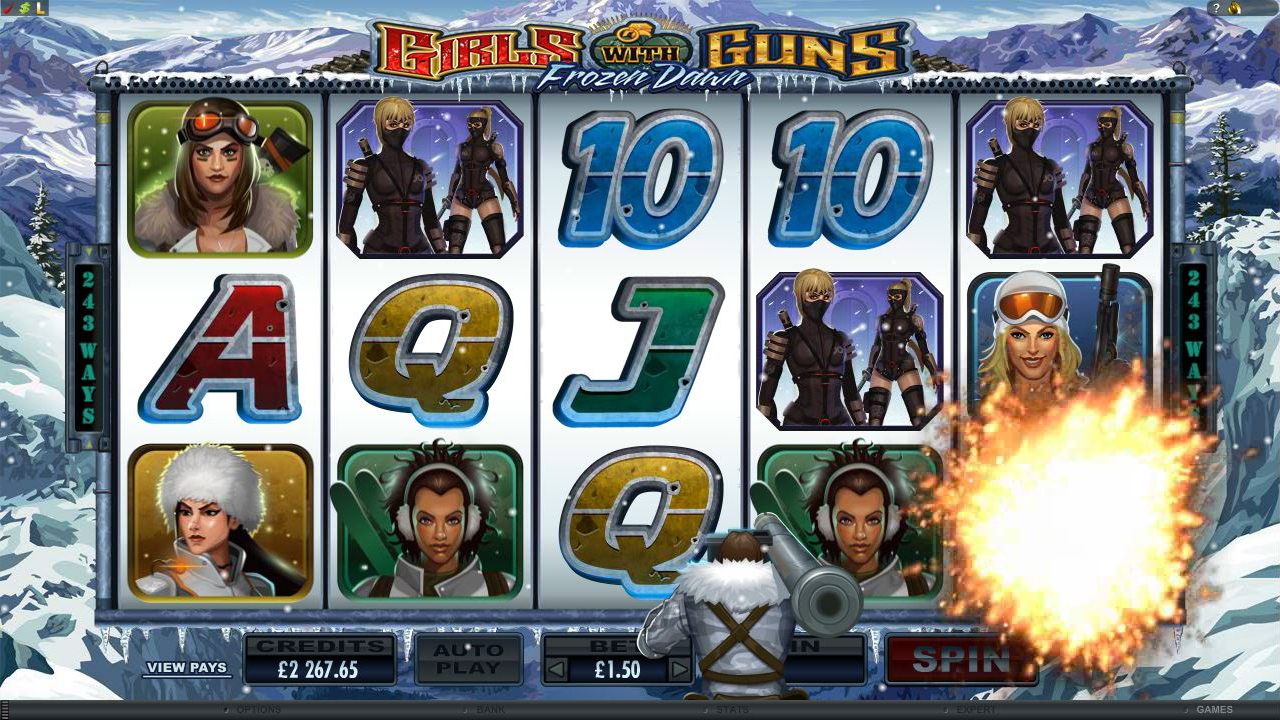Open the Bank menu

(490, 710)
